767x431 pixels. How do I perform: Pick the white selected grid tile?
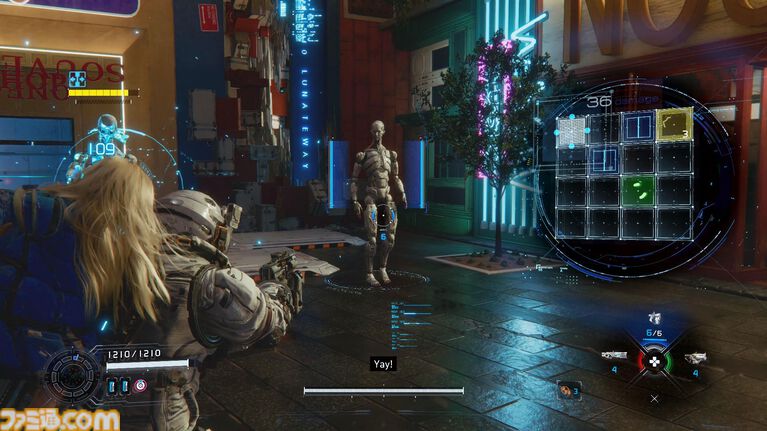coord(570,130)
